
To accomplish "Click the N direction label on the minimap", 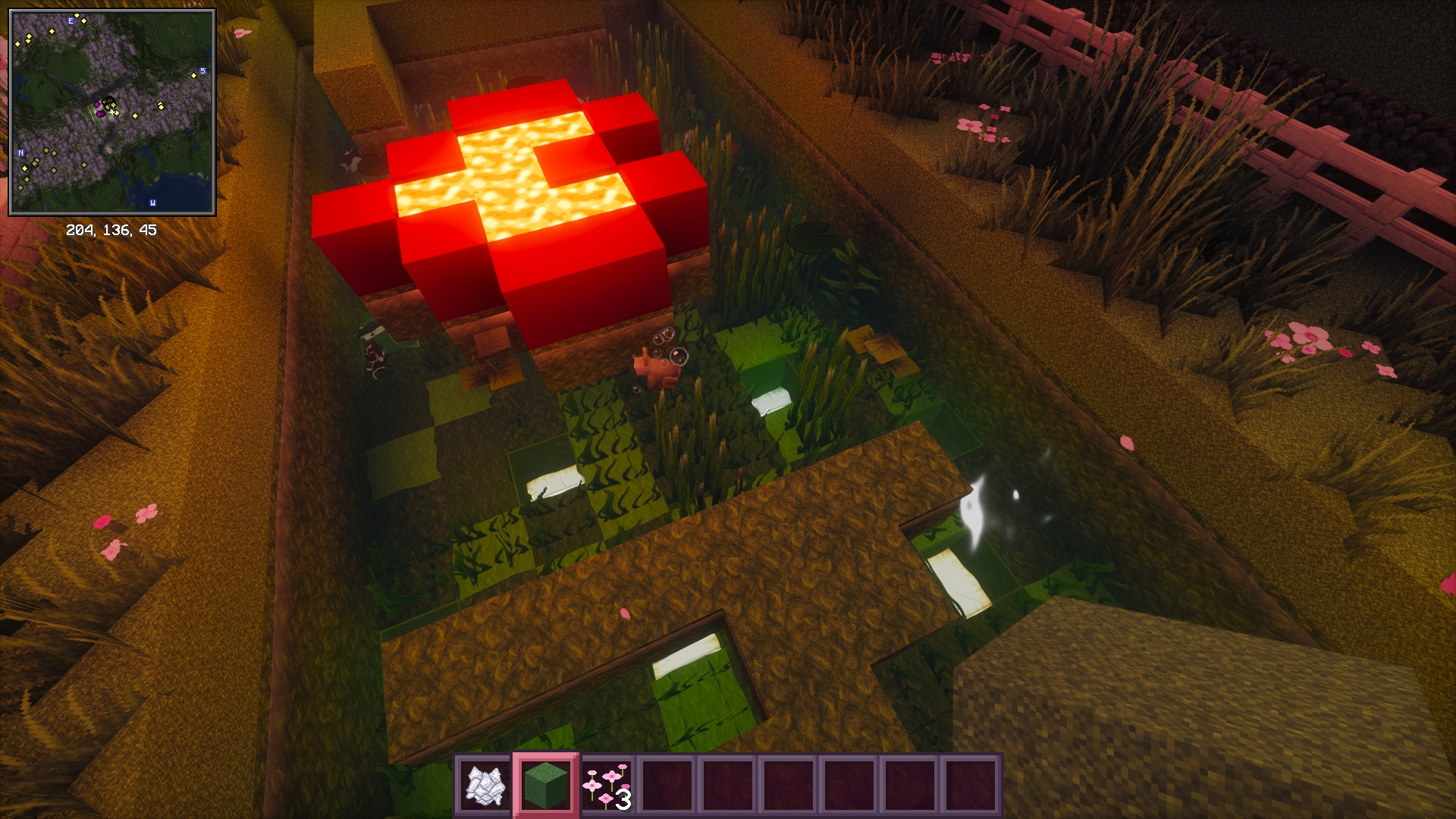I will pyautogui.click(x=20, y=152).
